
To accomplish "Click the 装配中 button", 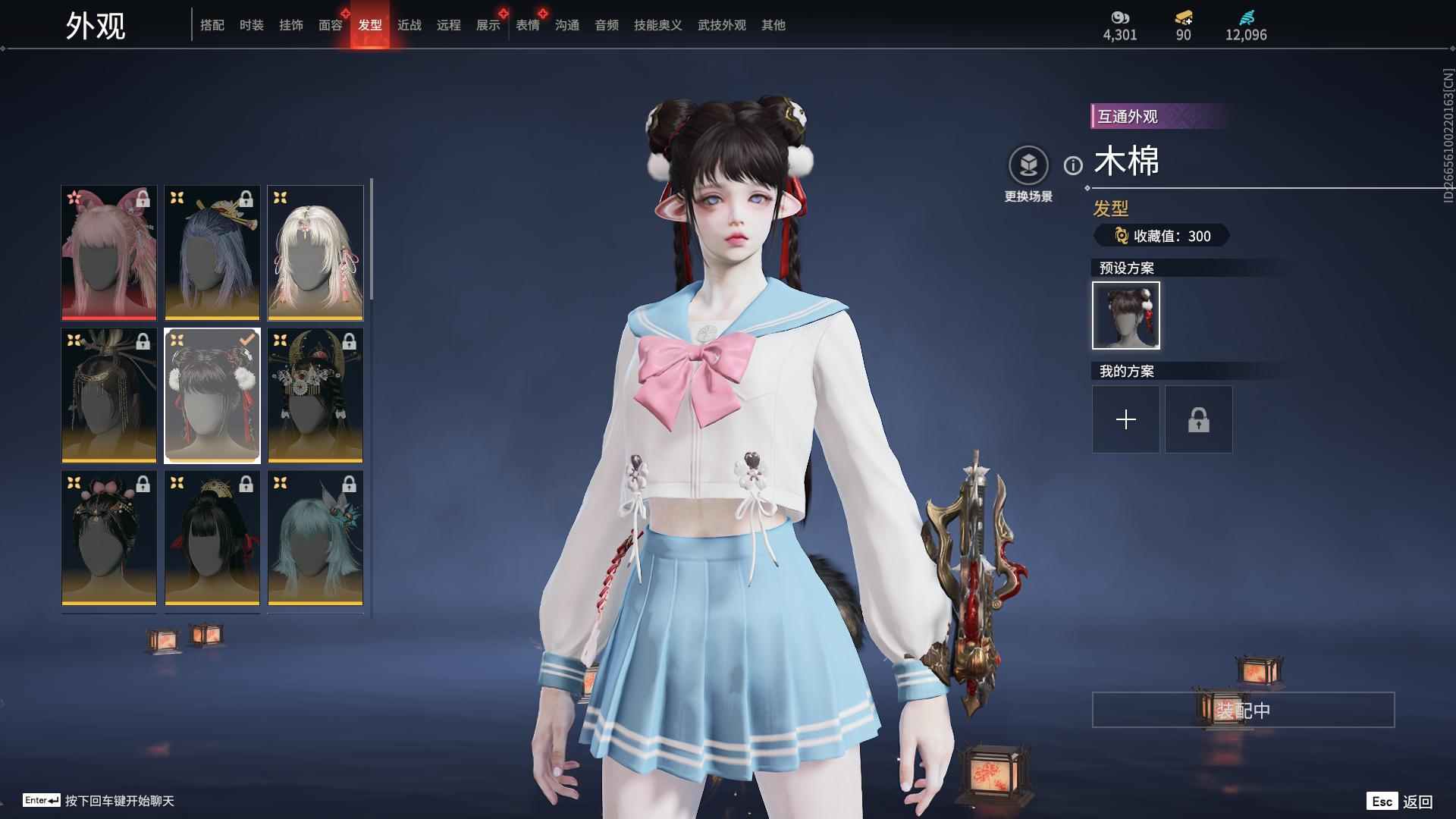I will tap(1242, 711).
